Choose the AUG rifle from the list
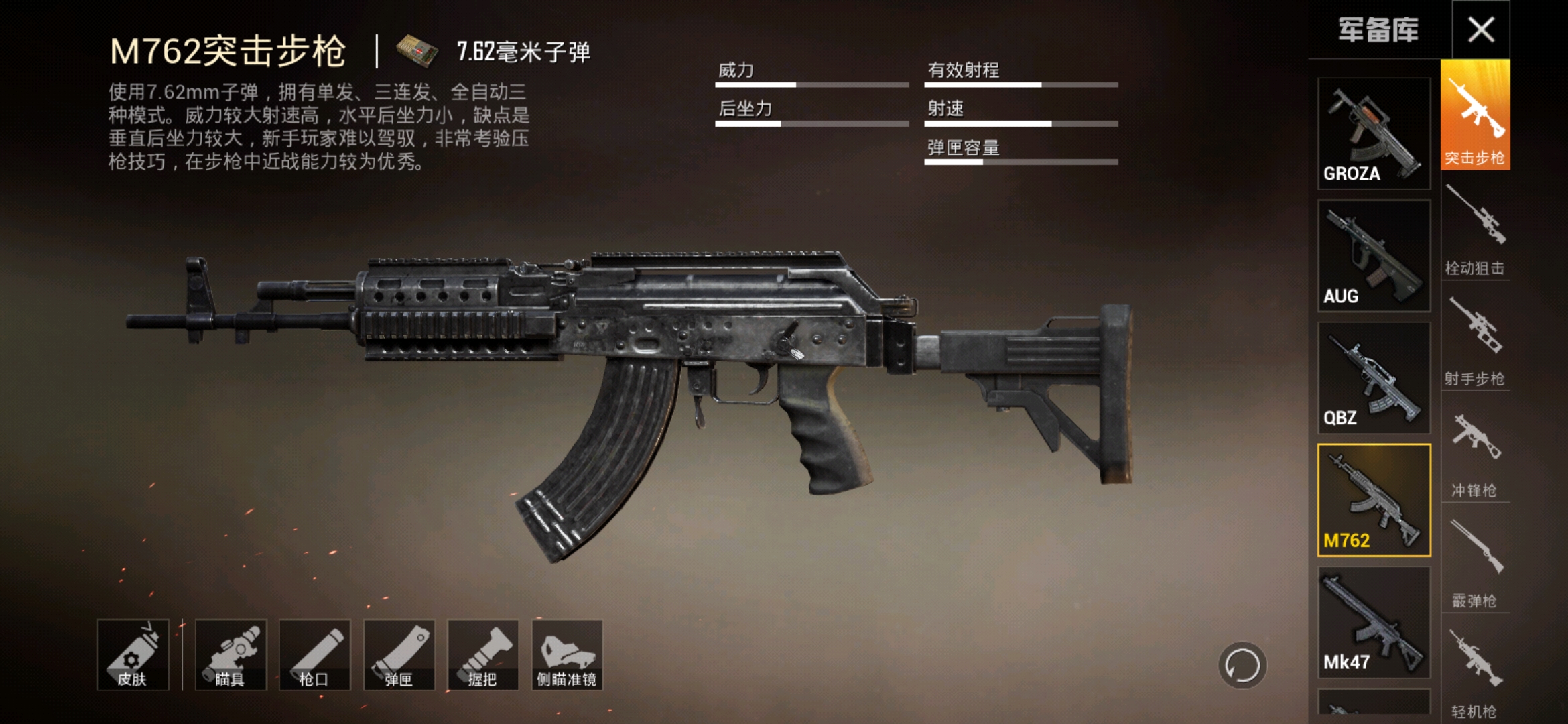Screen dimensions: 1568x724 1374,255
